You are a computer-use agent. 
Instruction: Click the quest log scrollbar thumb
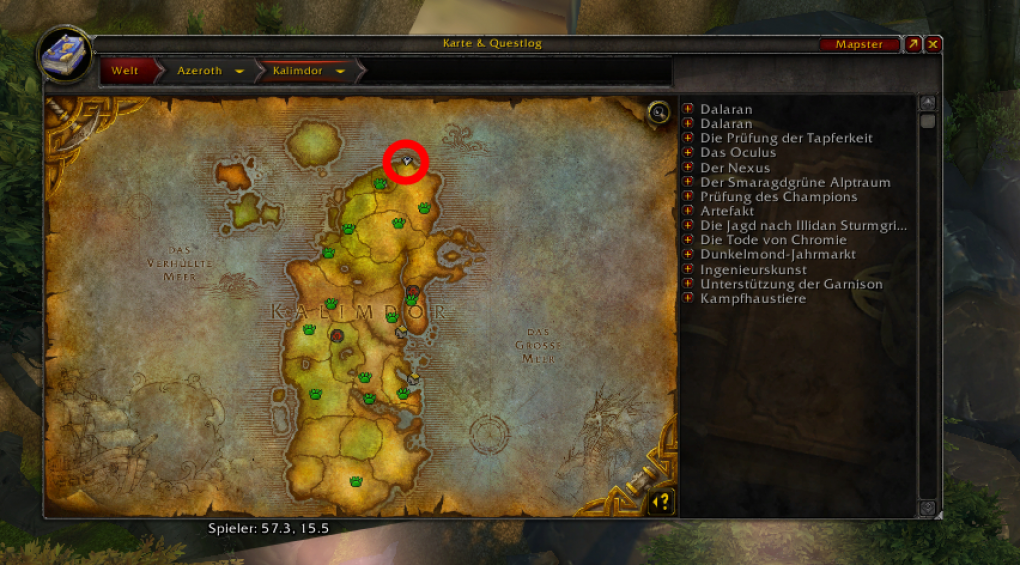click(x=927, y=122)
